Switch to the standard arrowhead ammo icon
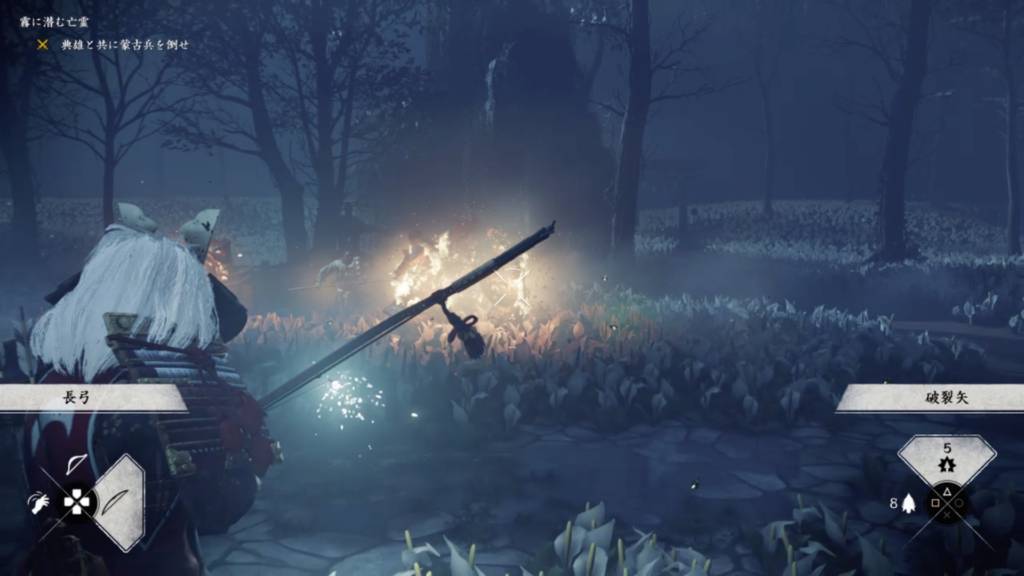The image size is (1024, 576). [907, 505]
